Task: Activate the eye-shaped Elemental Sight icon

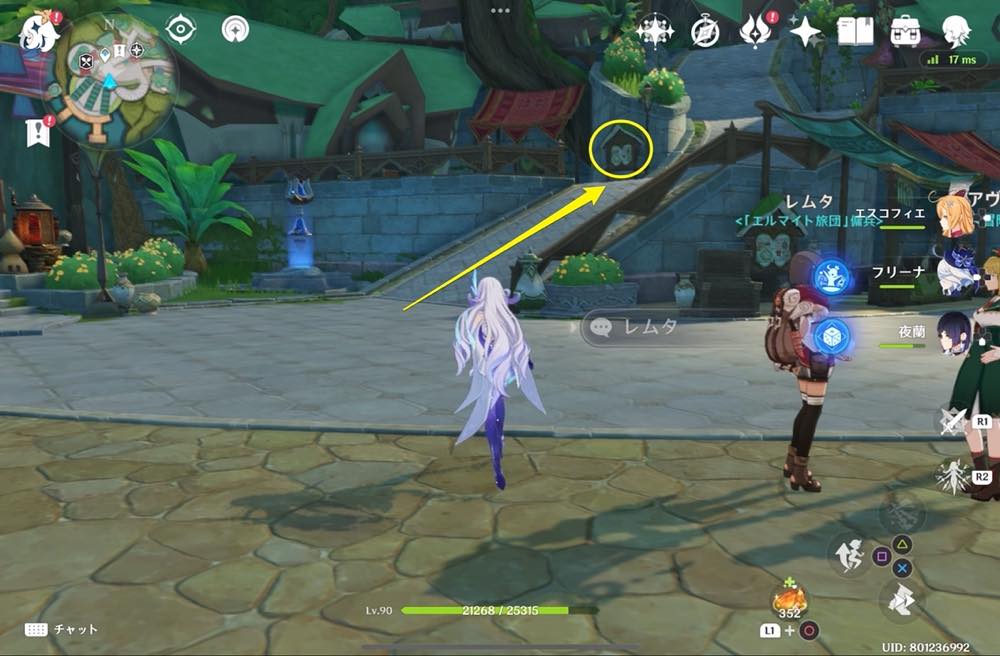Action: coord(180,30)
